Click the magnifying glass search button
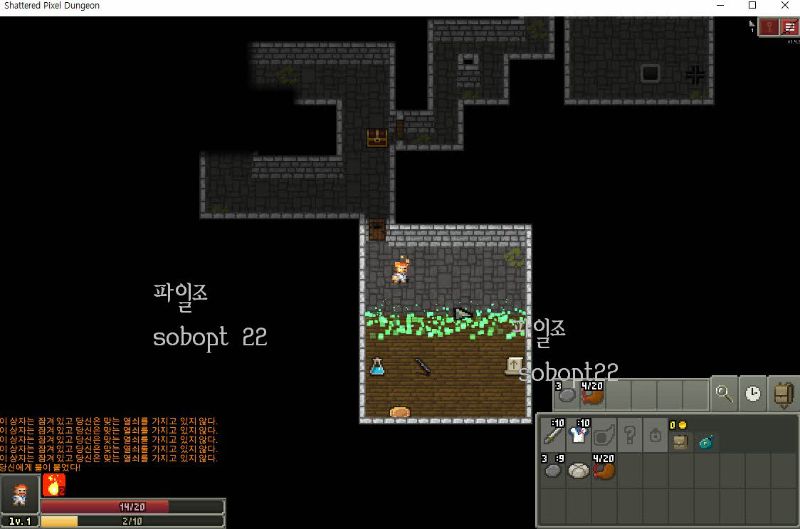800x529 pixels. (x=724, y=394)
